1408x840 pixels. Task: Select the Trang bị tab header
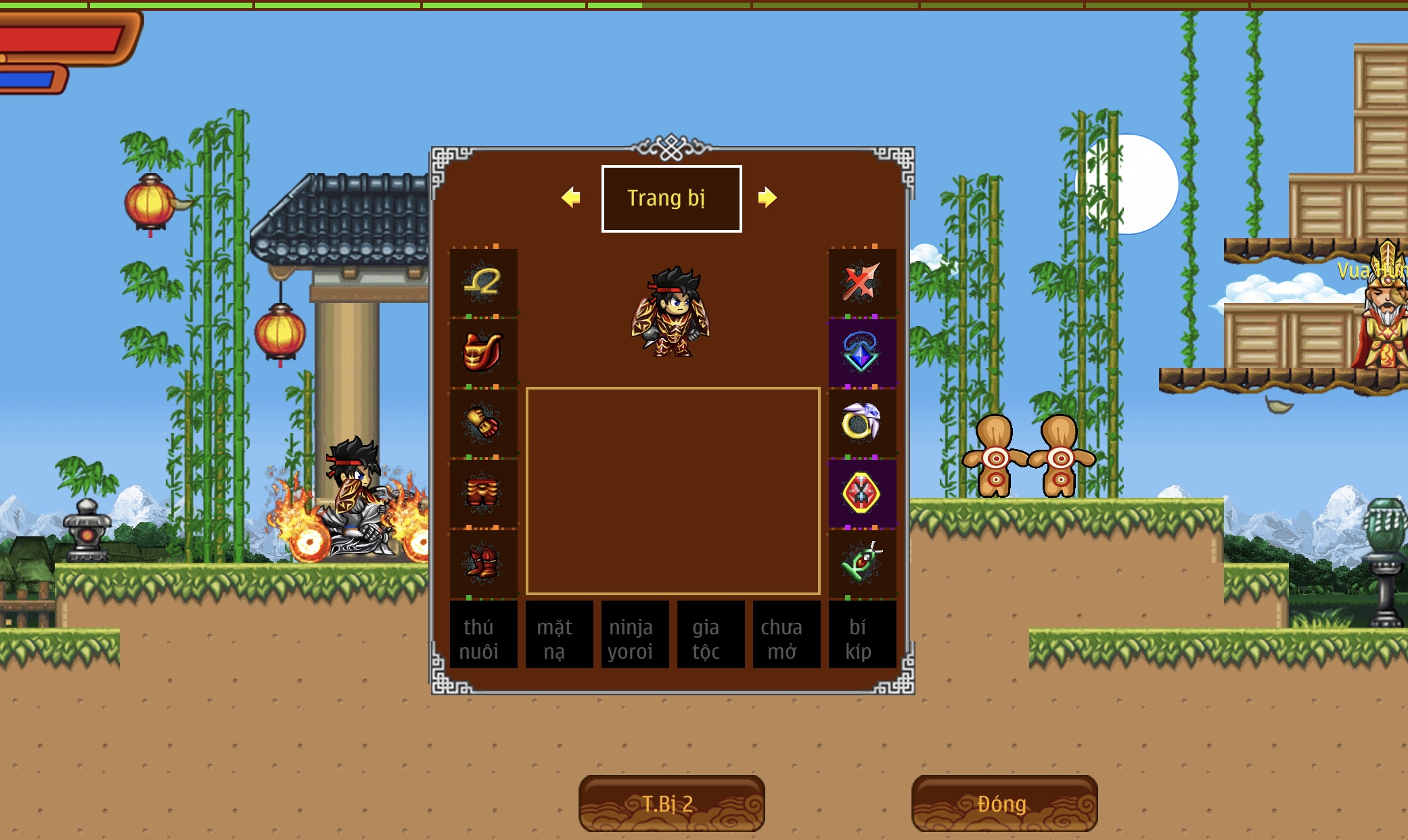point(671,198)
